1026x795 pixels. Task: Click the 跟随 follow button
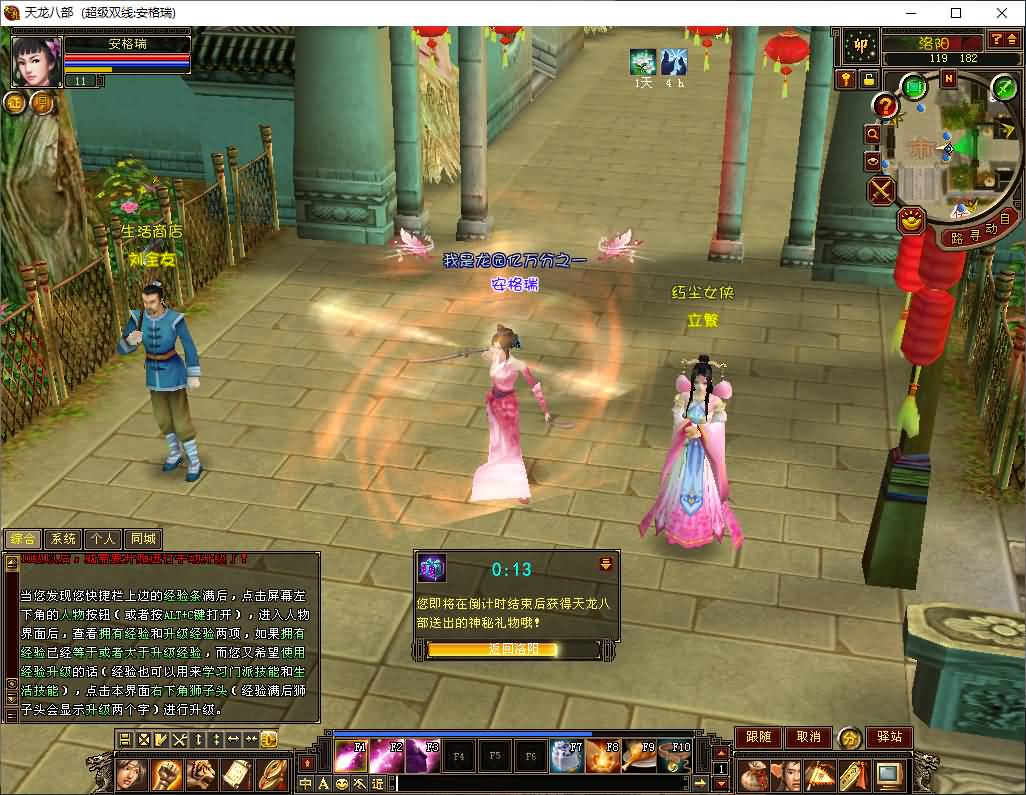[758, 737]
